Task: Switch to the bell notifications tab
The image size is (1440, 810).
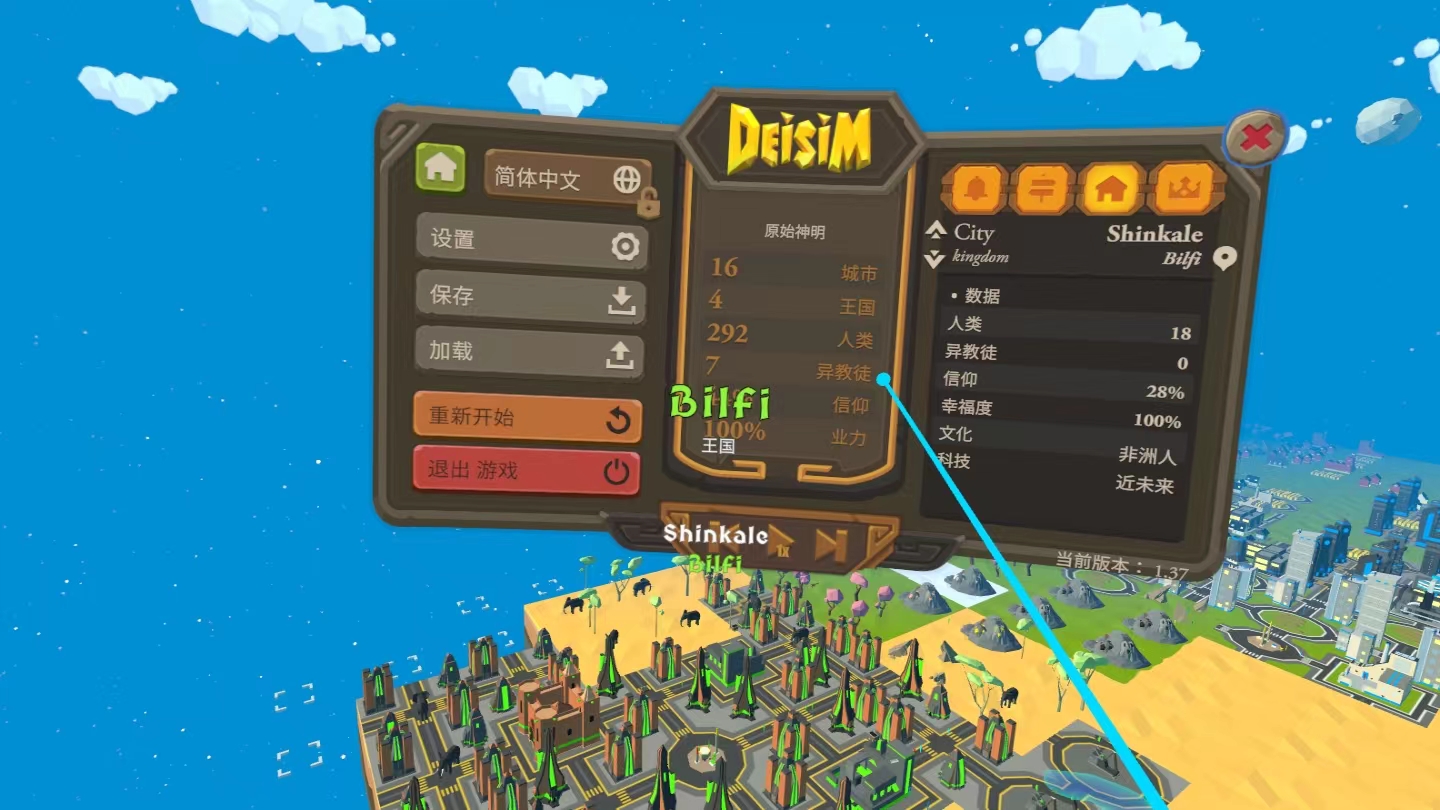Action: tap(974, 188)
